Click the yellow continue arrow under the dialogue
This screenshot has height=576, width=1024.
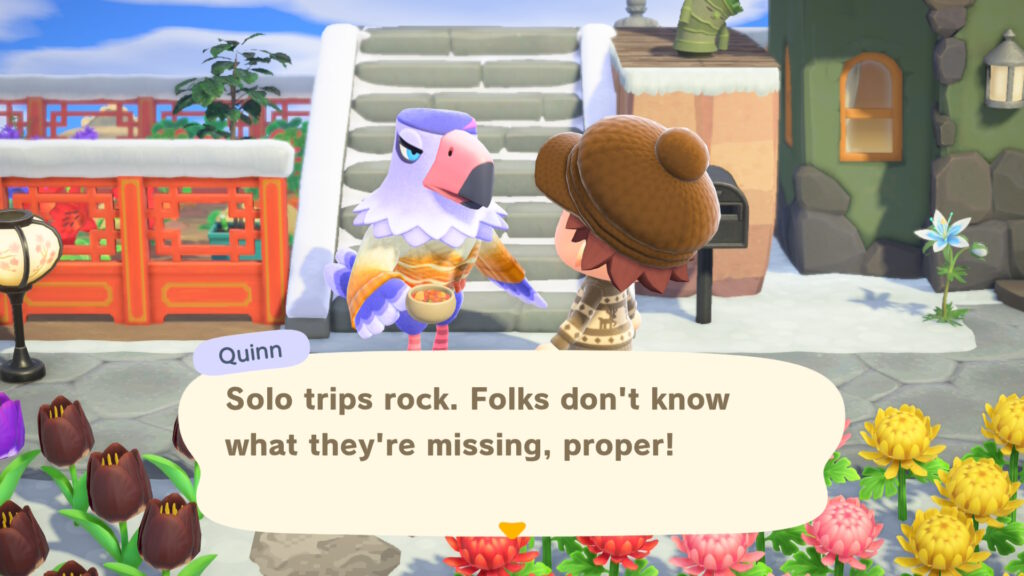pyautogui.click(x=512, y=528)
